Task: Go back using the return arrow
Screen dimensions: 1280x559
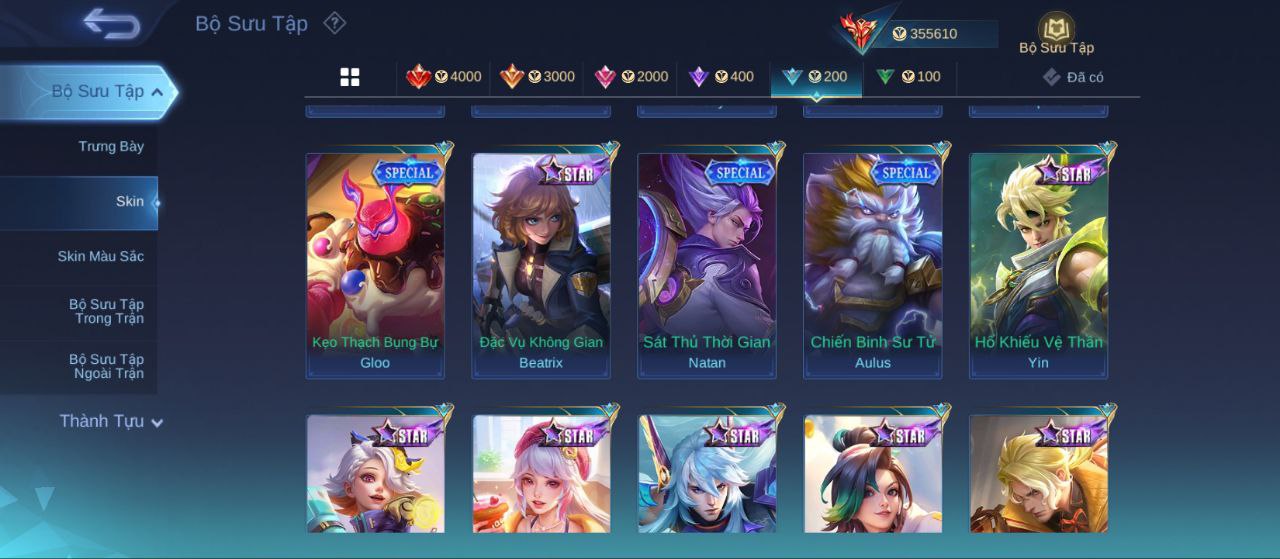Action: click(111, 23)
